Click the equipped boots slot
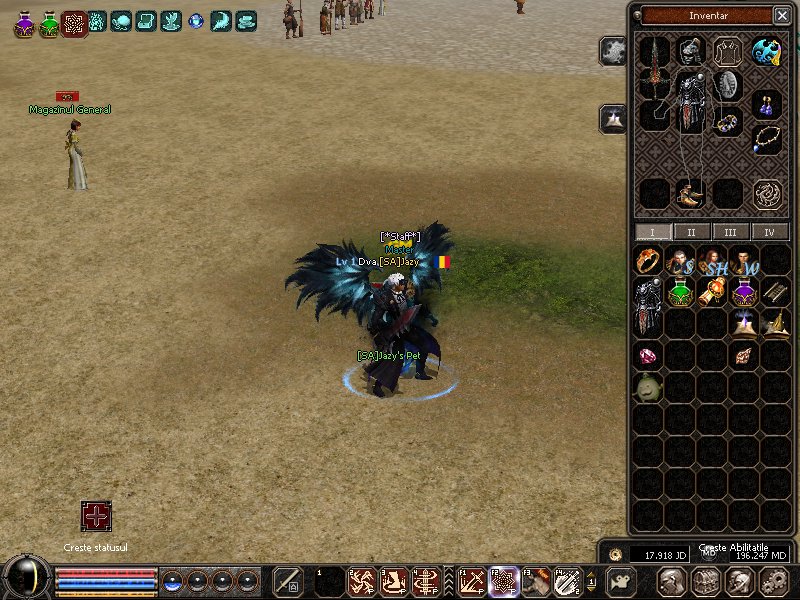800x600 pixels. click(689, 193)
